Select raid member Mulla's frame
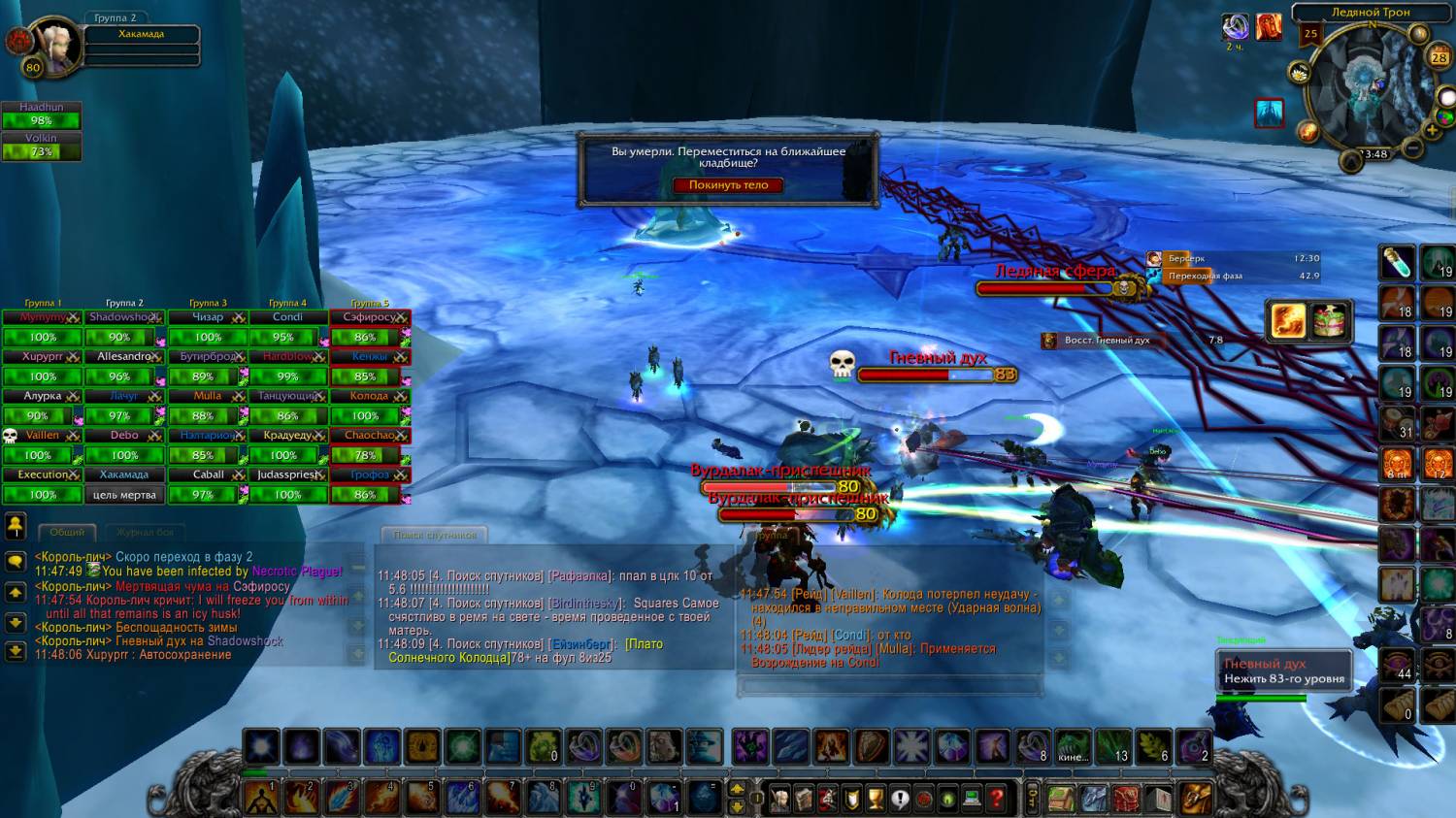The image size is (1456, 818). pos(208,406)
